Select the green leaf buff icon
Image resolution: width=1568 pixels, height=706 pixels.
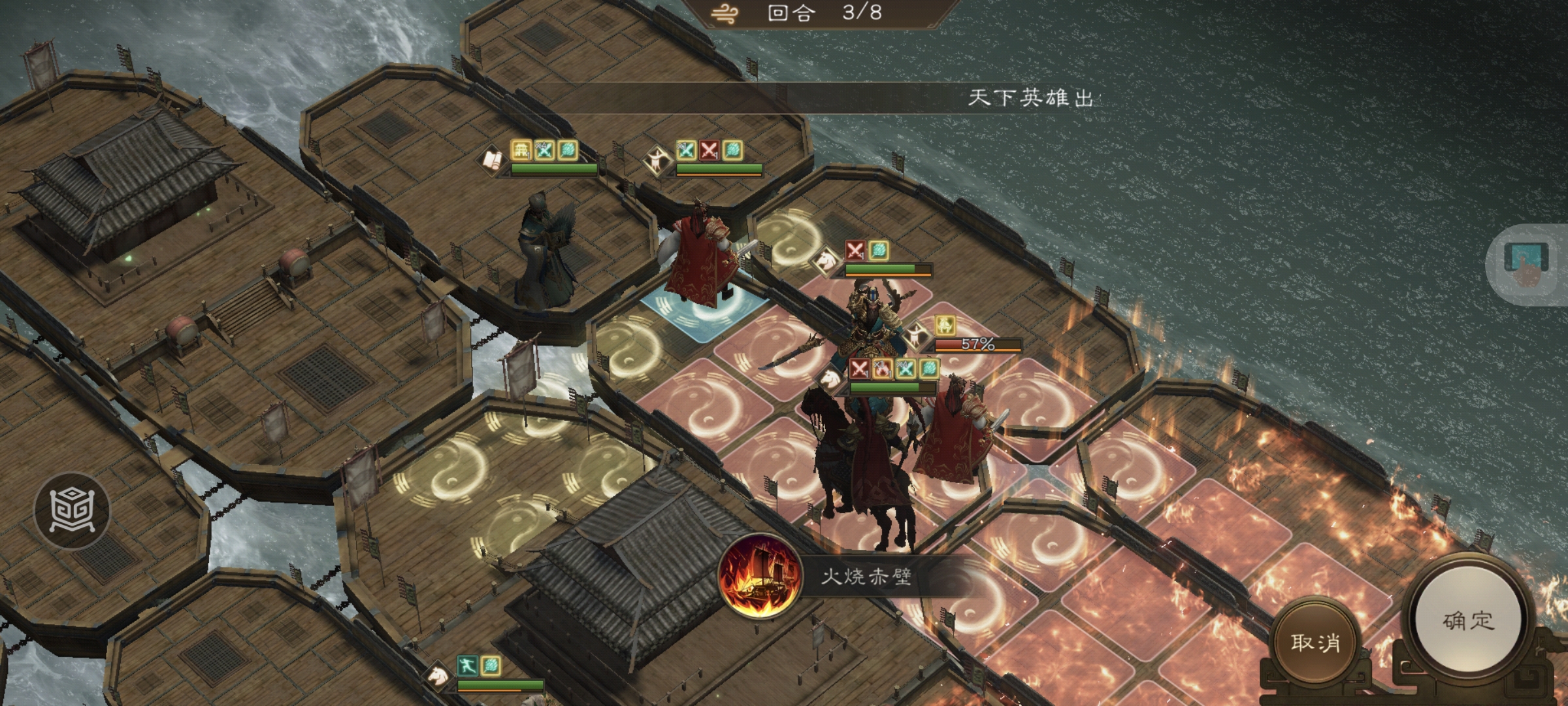pos(568,150)
